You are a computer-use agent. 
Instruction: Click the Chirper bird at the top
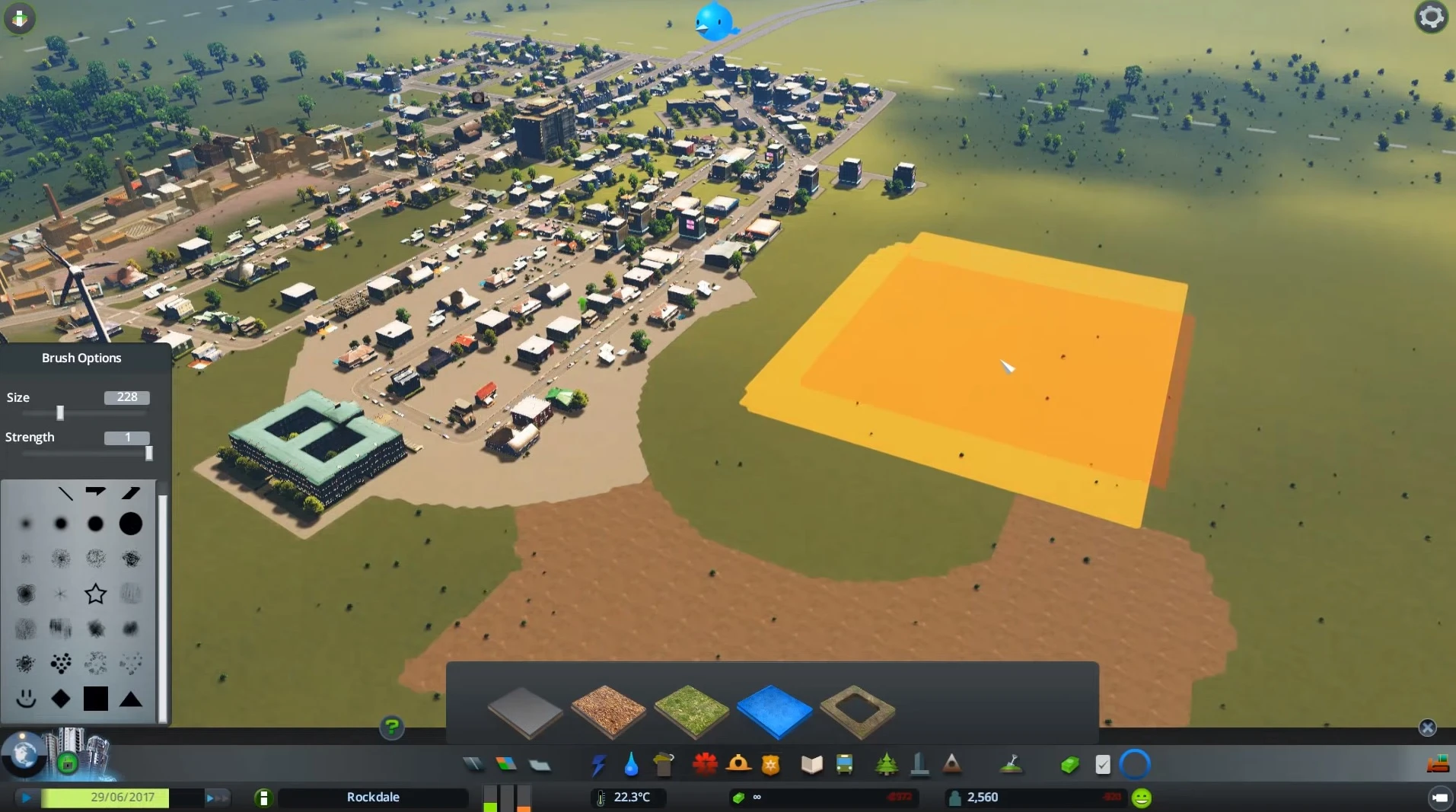[715, 21]
